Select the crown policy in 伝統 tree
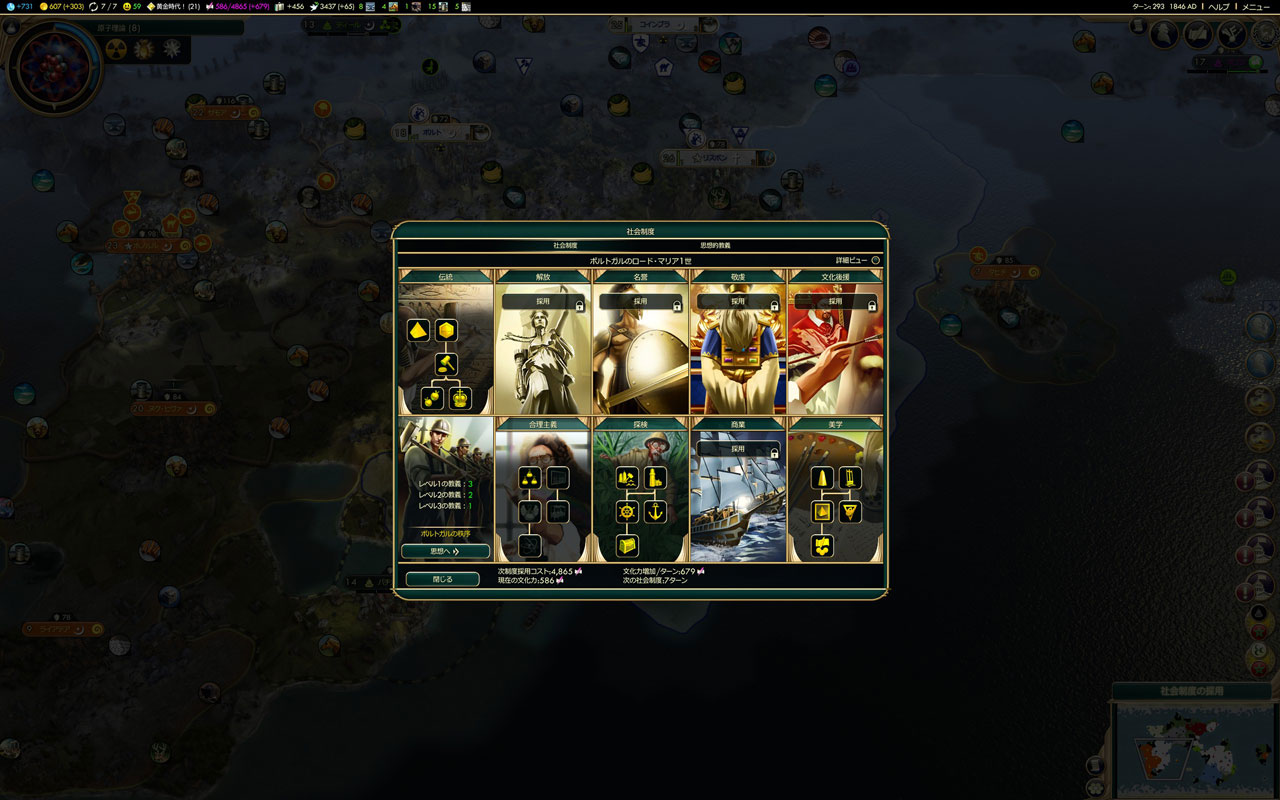1280x800 pixels. point(460,399)
